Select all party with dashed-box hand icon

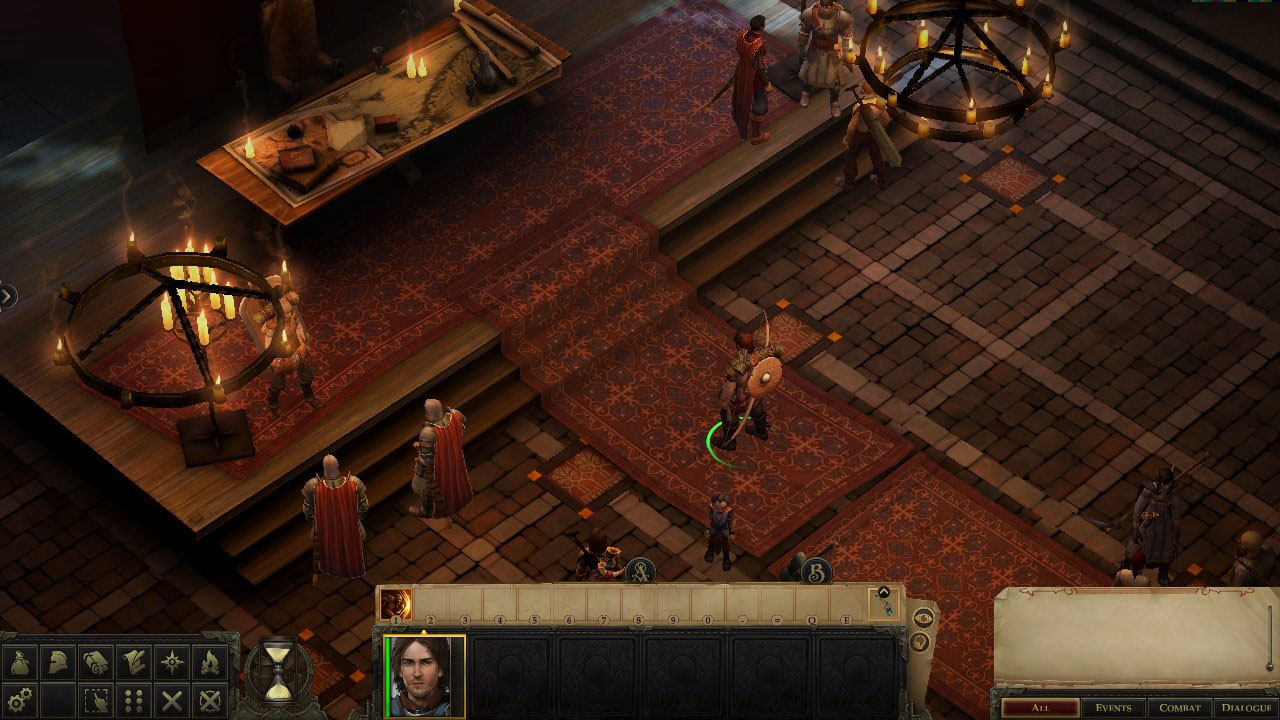click(96, 699)
